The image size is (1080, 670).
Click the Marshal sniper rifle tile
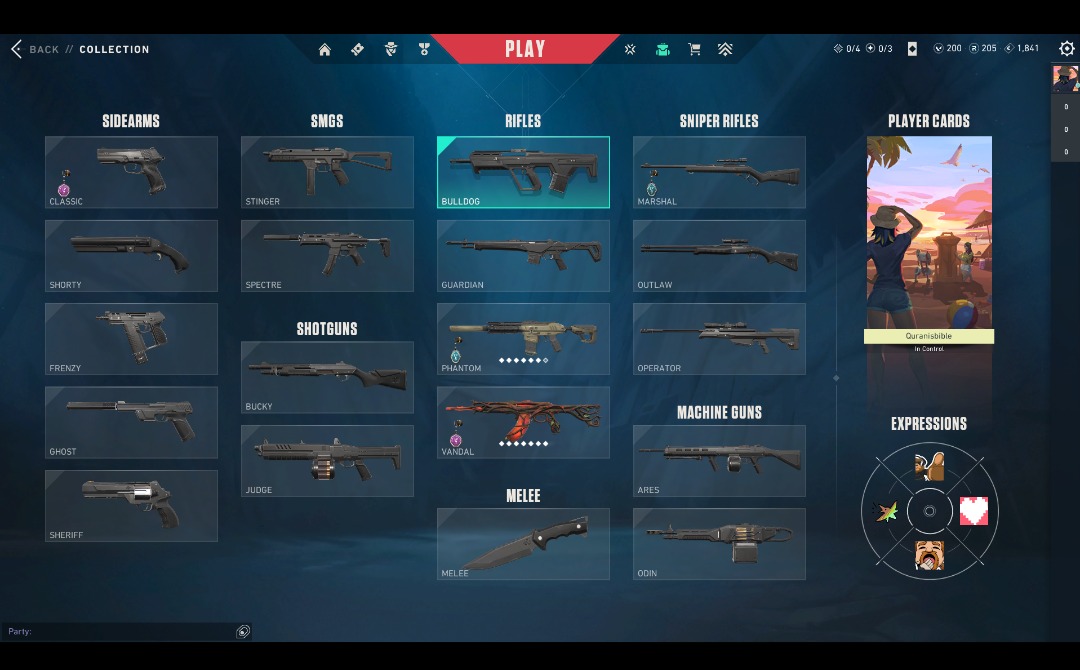(x=719, y=172)
